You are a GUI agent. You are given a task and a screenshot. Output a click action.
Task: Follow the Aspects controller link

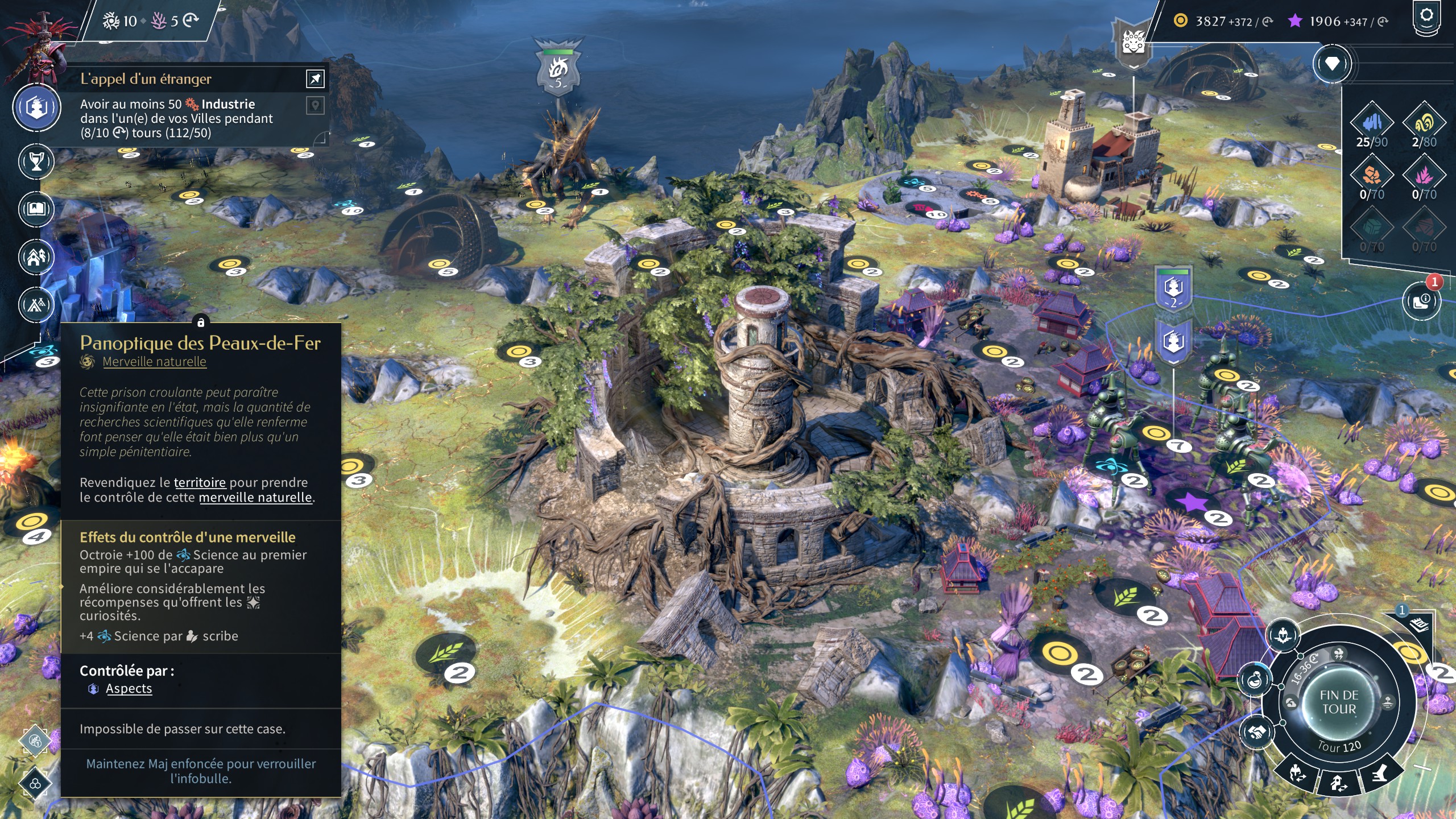click(x=129, y=689)
